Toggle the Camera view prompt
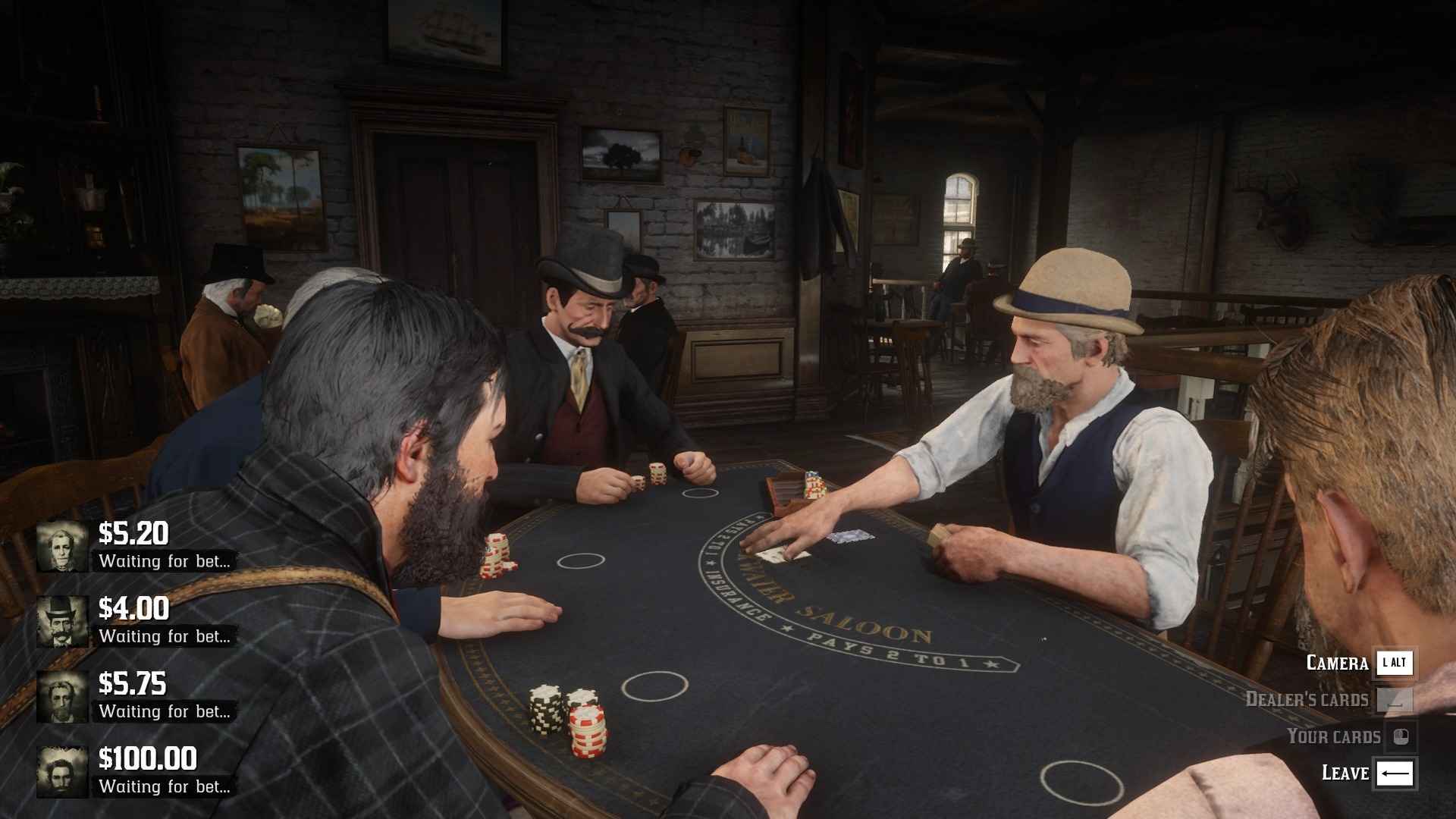This screenshot has height=819, width=1456. pos(1336,663)
